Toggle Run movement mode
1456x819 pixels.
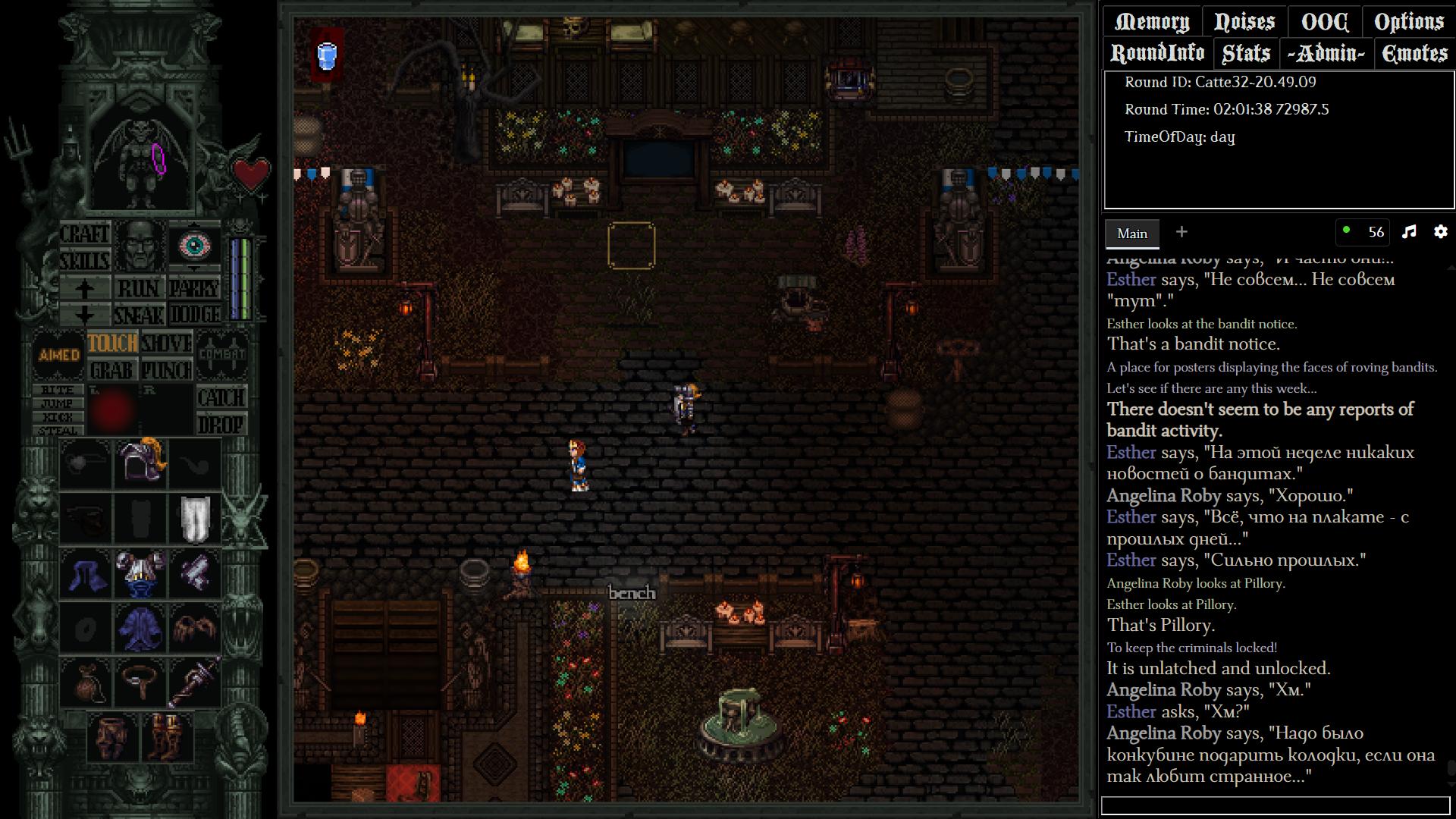click(139, 288)
